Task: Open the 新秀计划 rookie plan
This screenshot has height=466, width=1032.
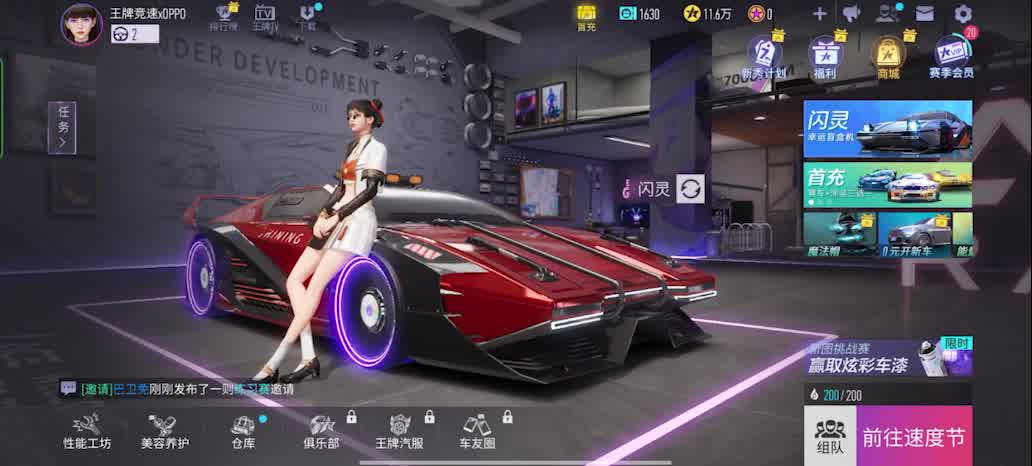Action: (764, 56)
